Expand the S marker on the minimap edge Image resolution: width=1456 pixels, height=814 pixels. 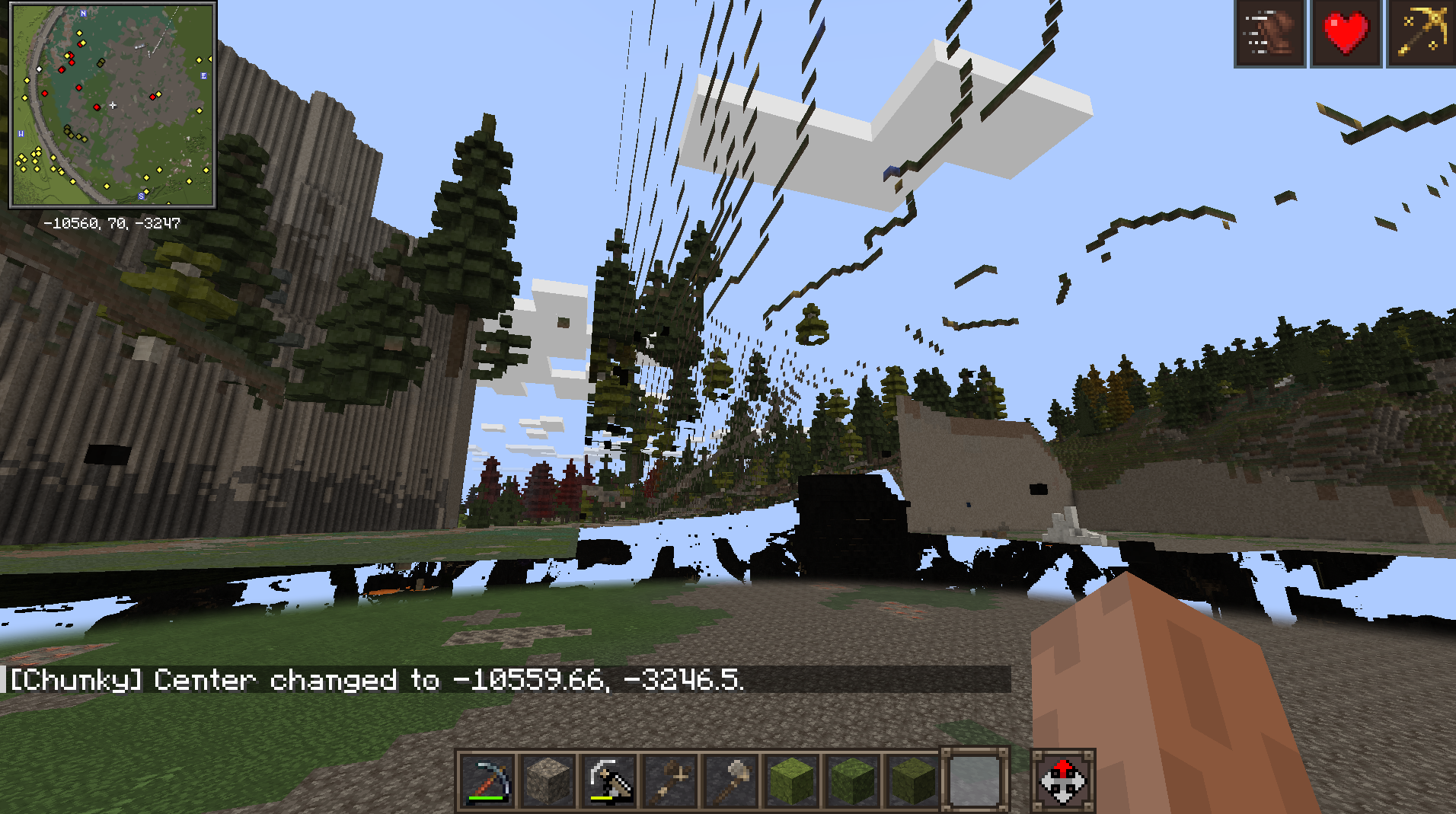pos(139,196)
